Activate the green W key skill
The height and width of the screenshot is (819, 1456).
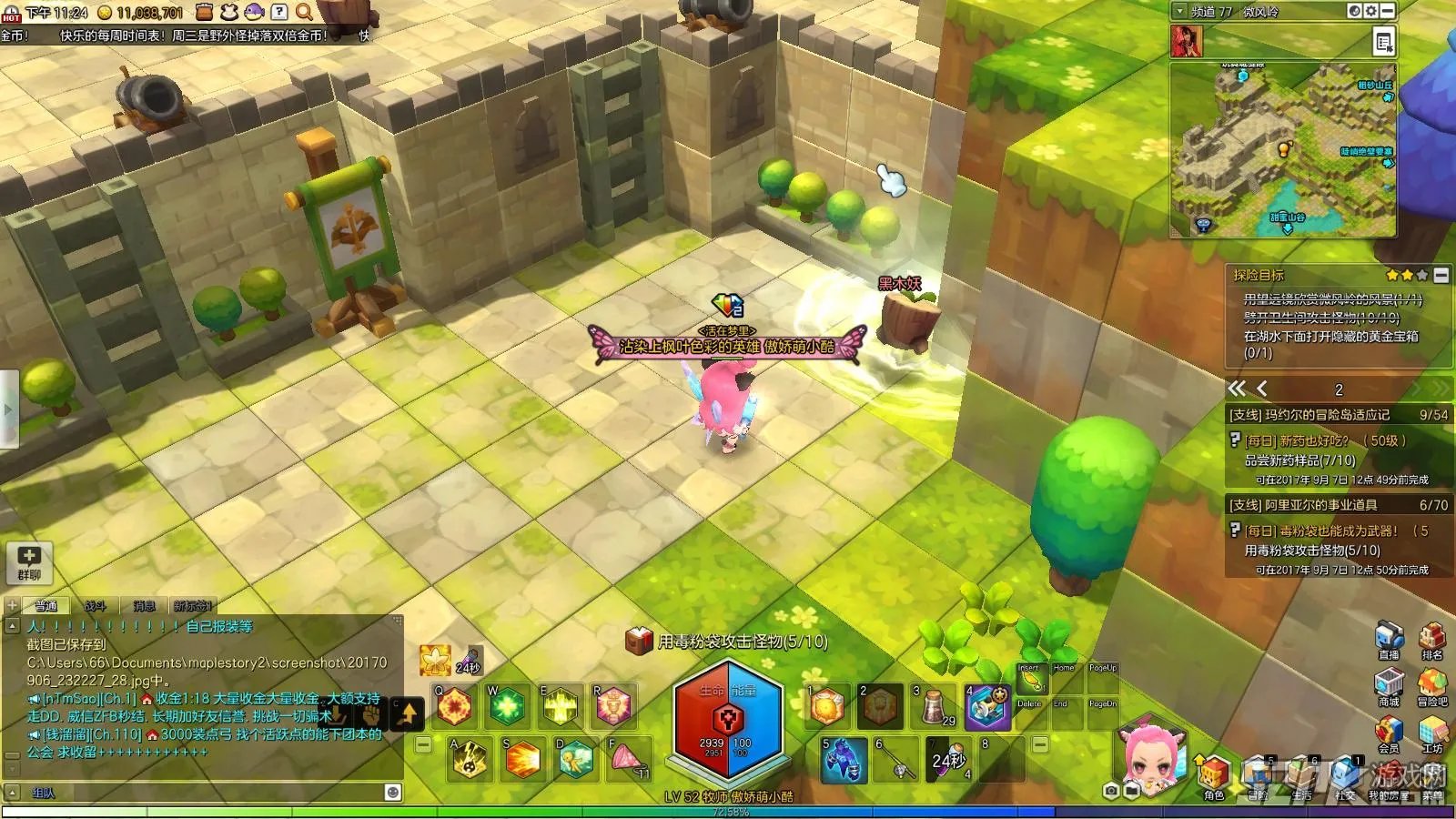[507, 705]
